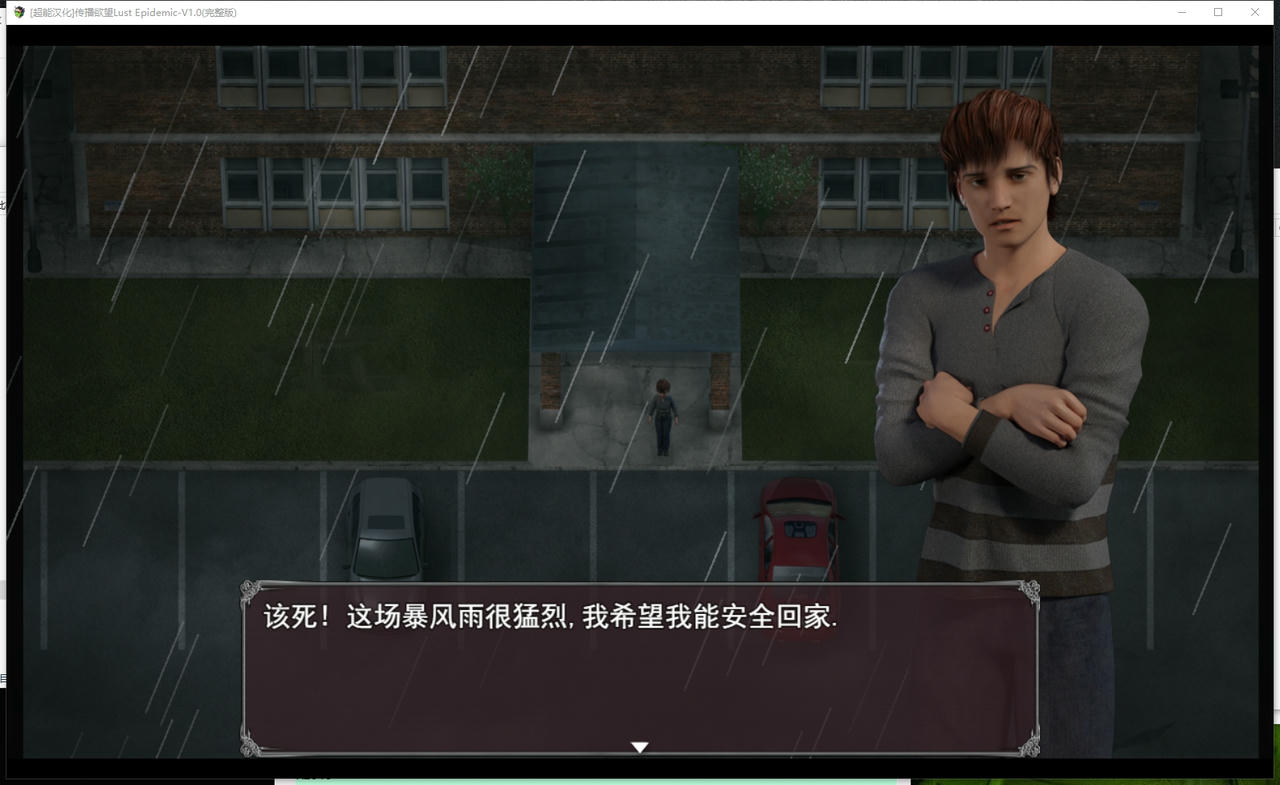Maximize the Lust Epidemic game window
Screen dimensions: 1280x785
click(x=1217, y=12)
